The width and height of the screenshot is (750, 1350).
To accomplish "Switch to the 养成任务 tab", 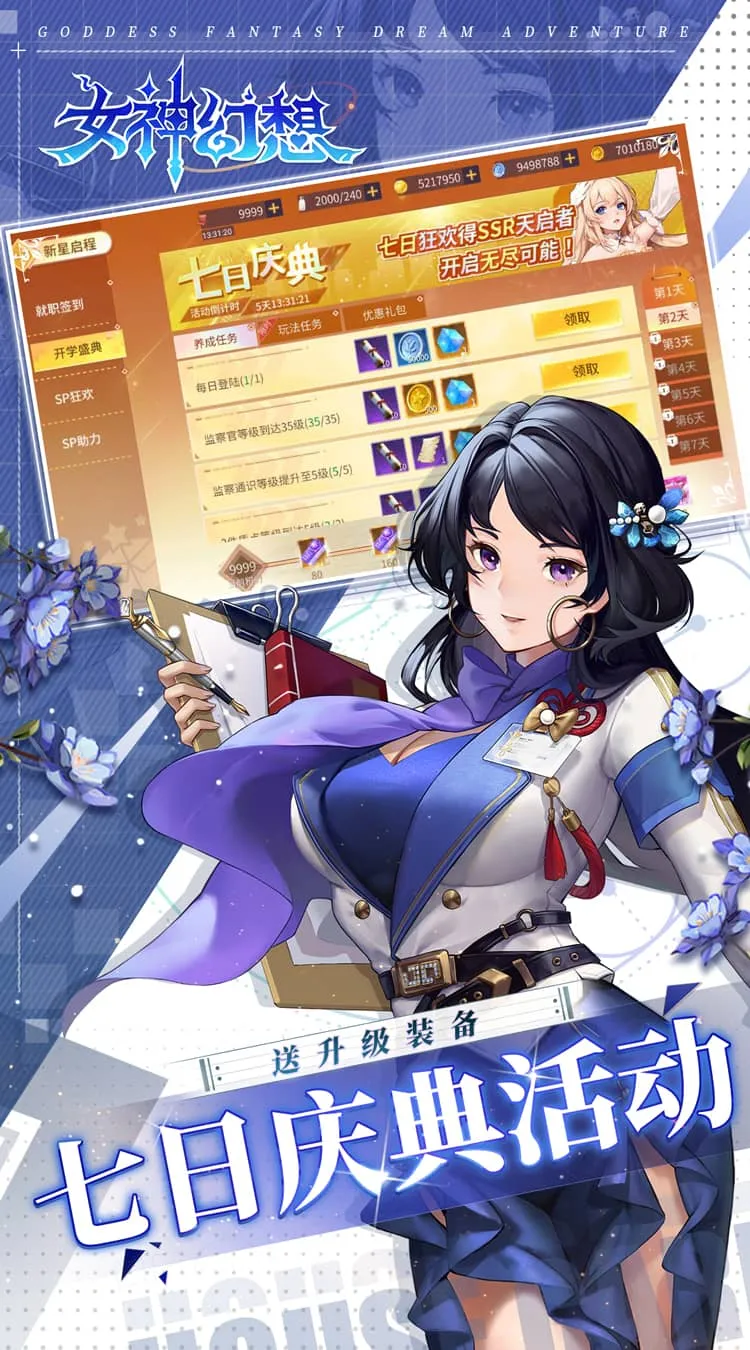I will (x=214, y=339).
